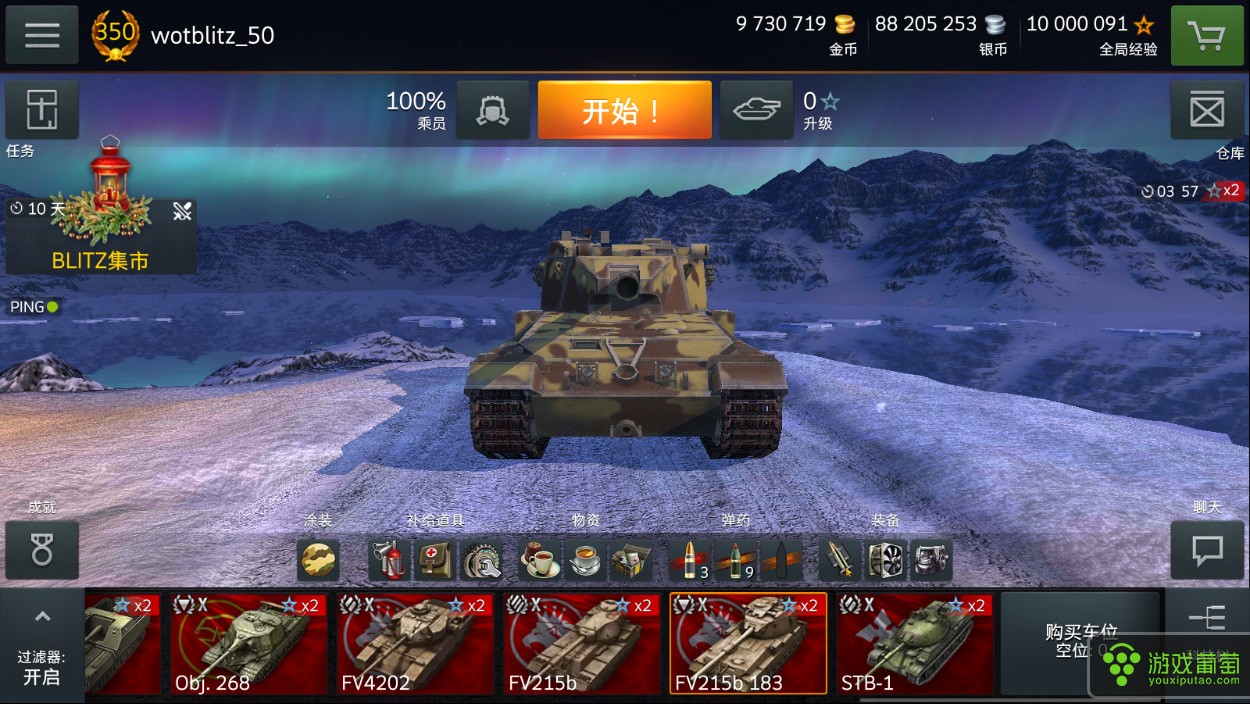
Task: Open the tank upgrade (升级) panel
Action: click(x=757, y=110)
